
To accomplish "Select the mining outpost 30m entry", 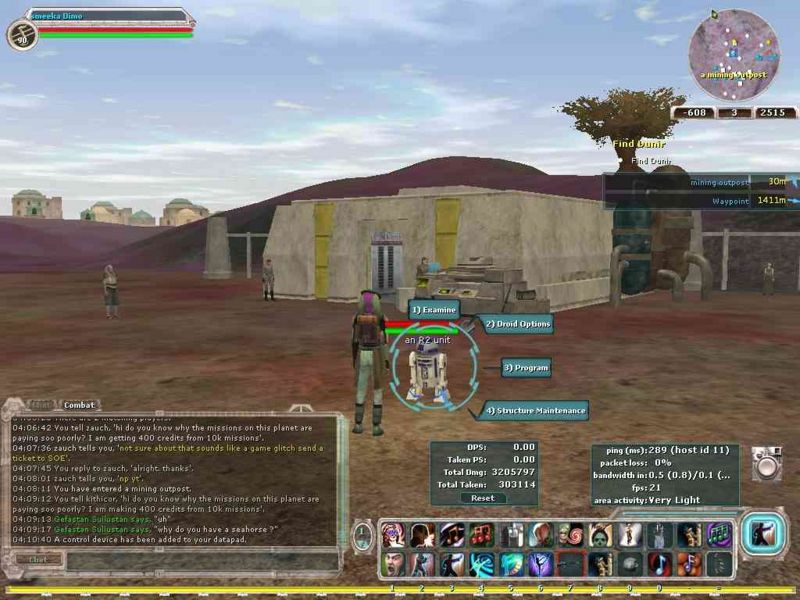I will [x=740, y=182].
